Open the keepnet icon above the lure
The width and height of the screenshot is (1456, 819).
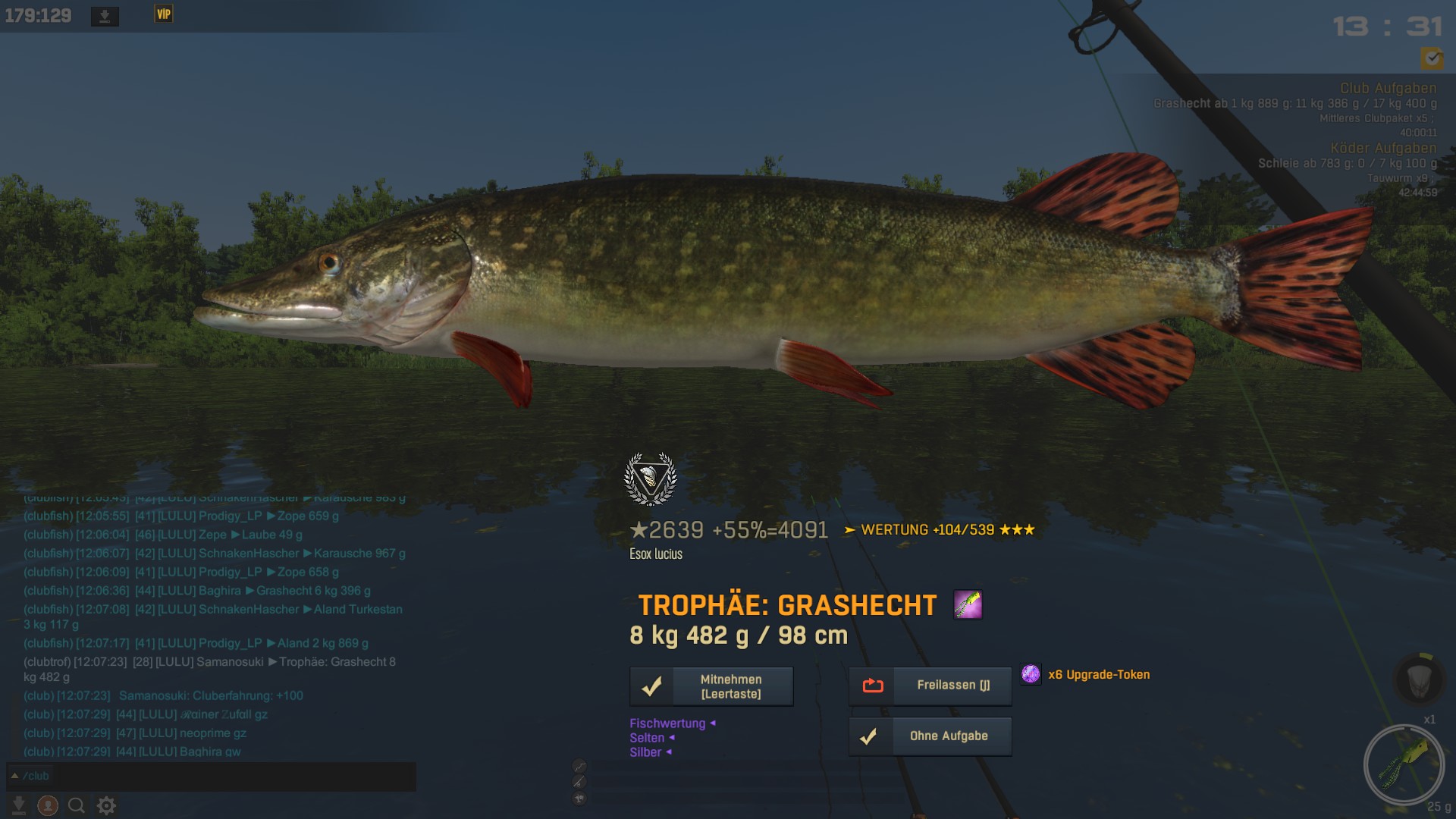coord(1419,679)
